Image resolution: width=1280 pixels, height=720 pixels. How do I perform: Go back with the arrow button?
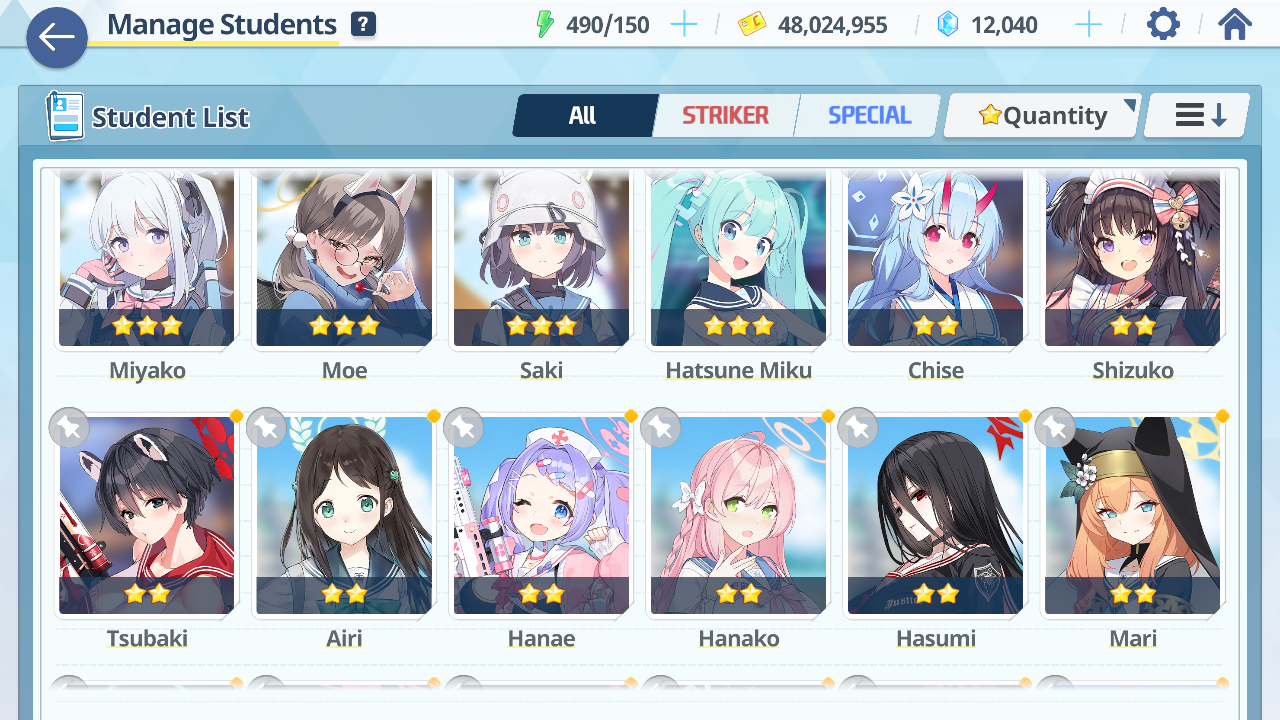point(57,38)
